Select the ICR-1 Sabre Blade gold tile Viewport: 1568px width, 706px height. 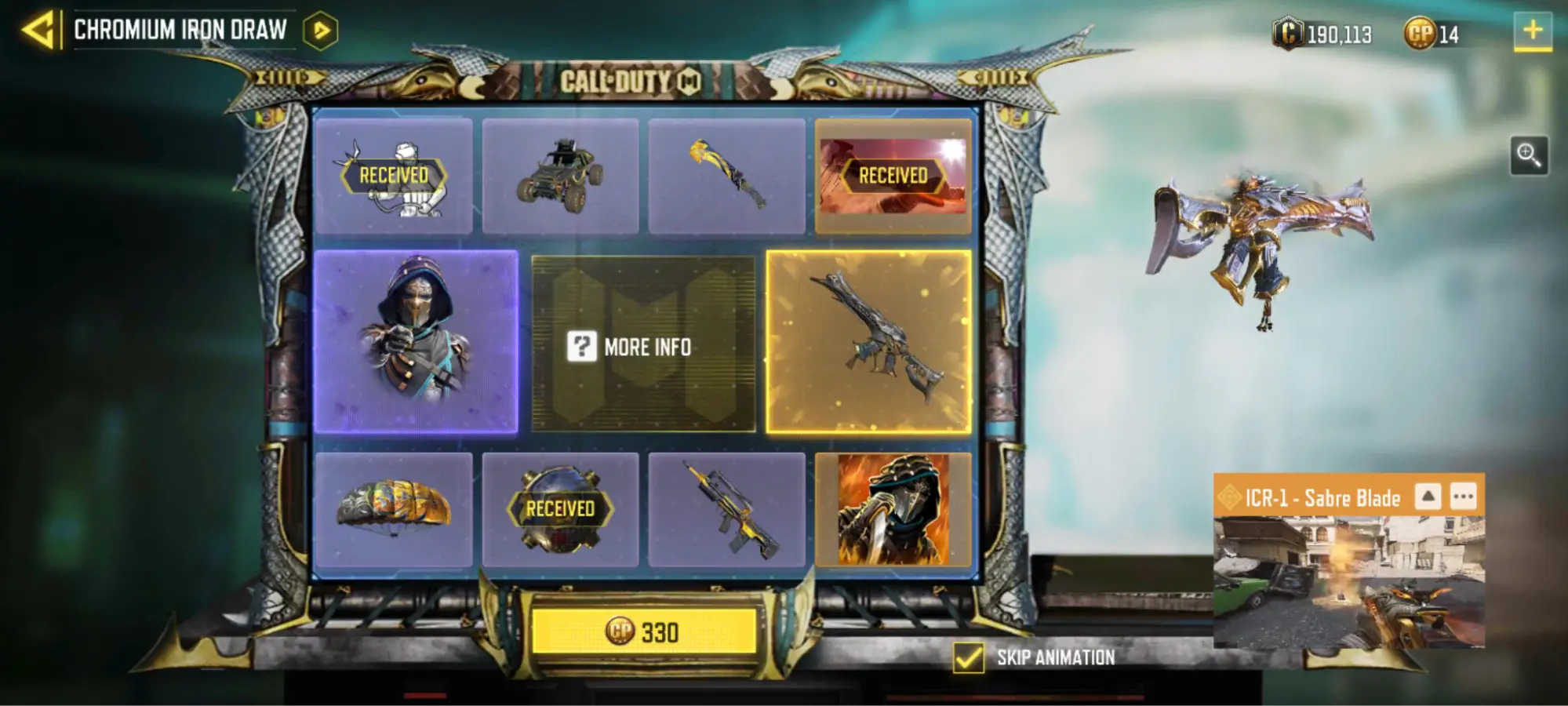click(x=868, y=341)
